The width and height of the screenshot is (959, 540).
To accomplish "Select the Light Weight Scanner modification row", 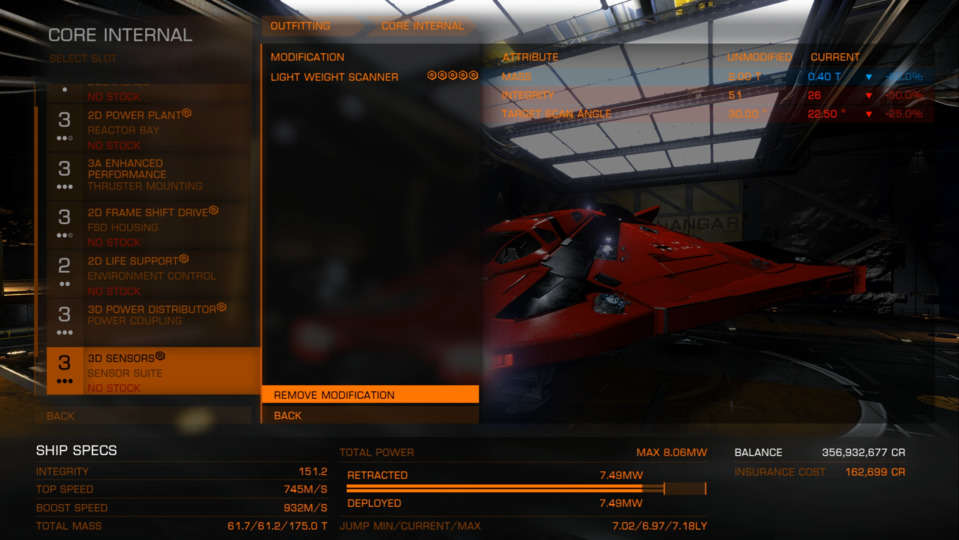I will coord(369,77).
